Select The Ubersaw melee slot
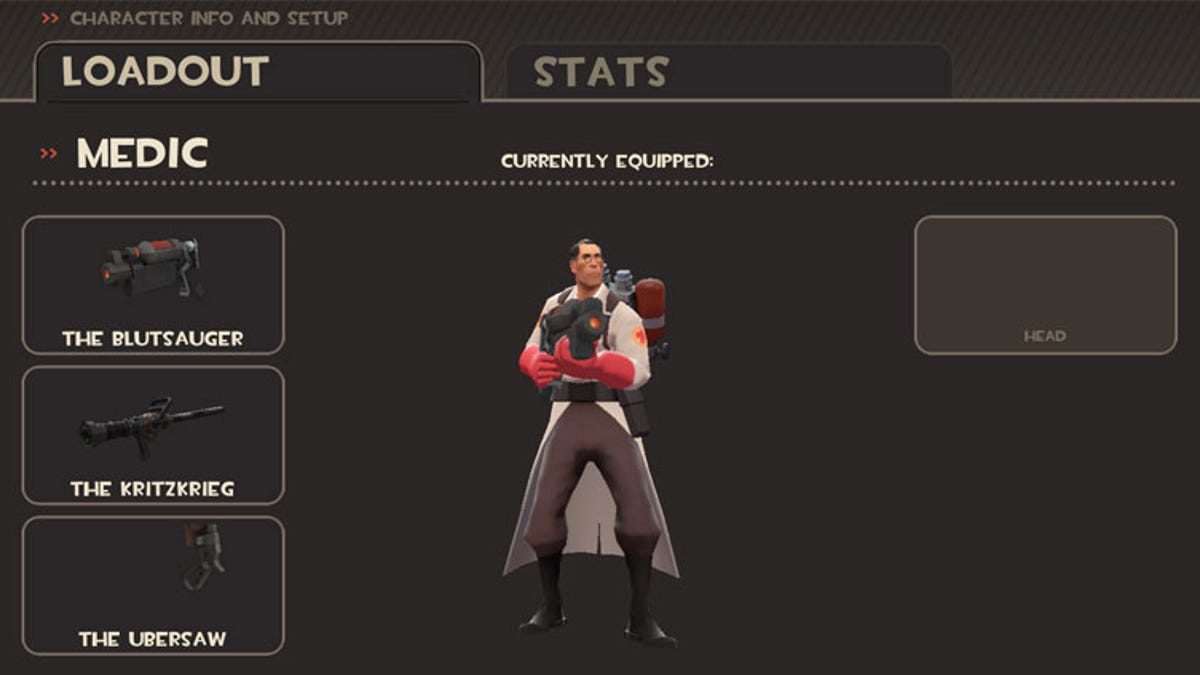This screenshot has height=675, width=1200. pos(153,585)
